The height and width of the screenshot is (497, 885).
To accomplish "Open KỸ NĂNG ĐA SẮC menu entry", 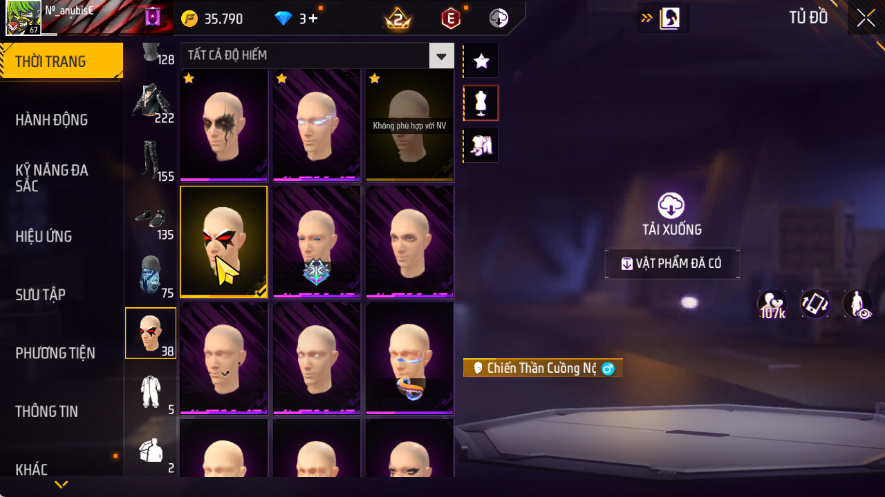I will coord(52,178).
